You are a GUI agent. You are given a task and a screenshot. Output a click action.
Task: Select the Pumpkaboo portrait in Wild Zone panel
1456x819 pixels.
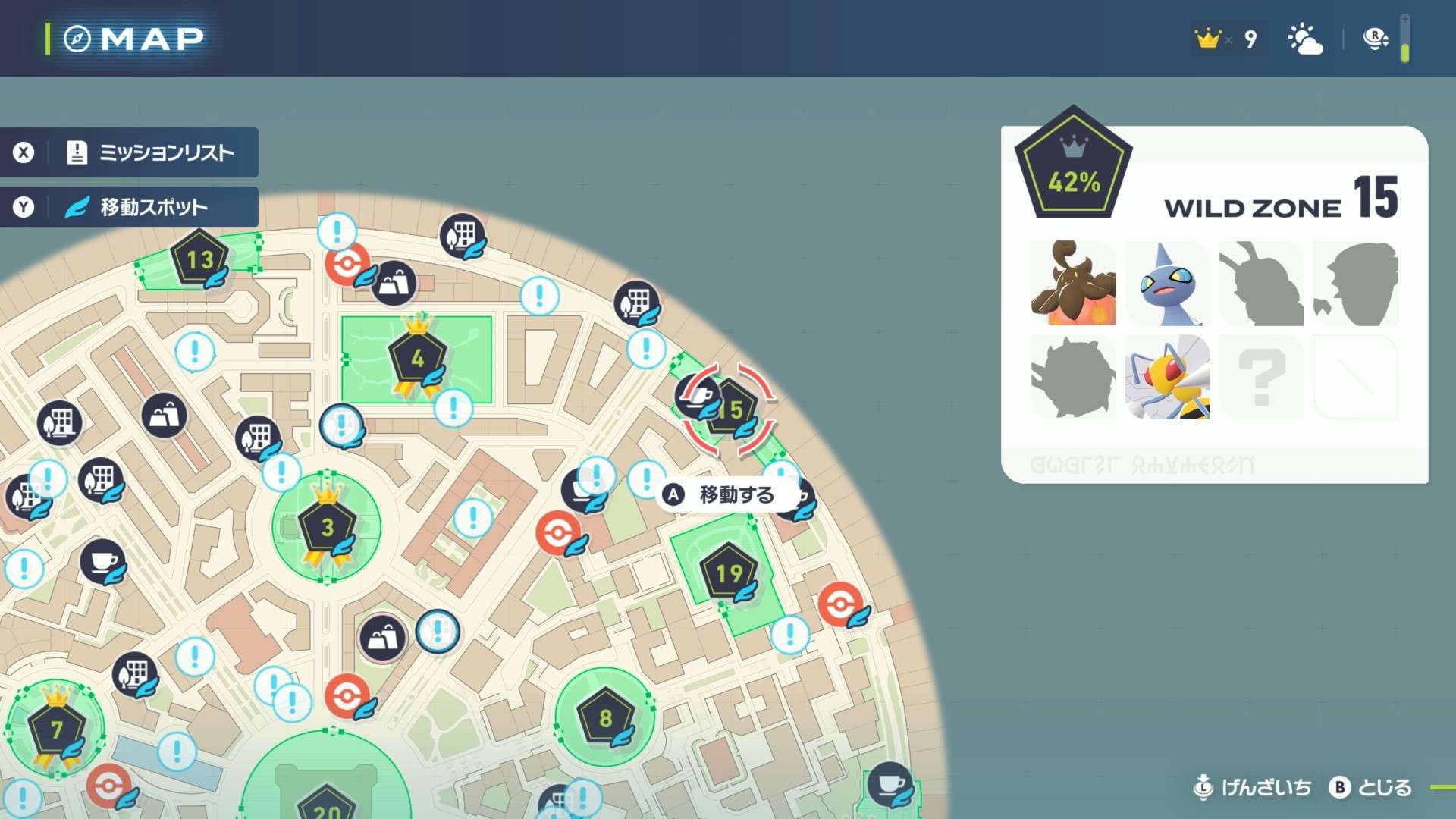1073,284
